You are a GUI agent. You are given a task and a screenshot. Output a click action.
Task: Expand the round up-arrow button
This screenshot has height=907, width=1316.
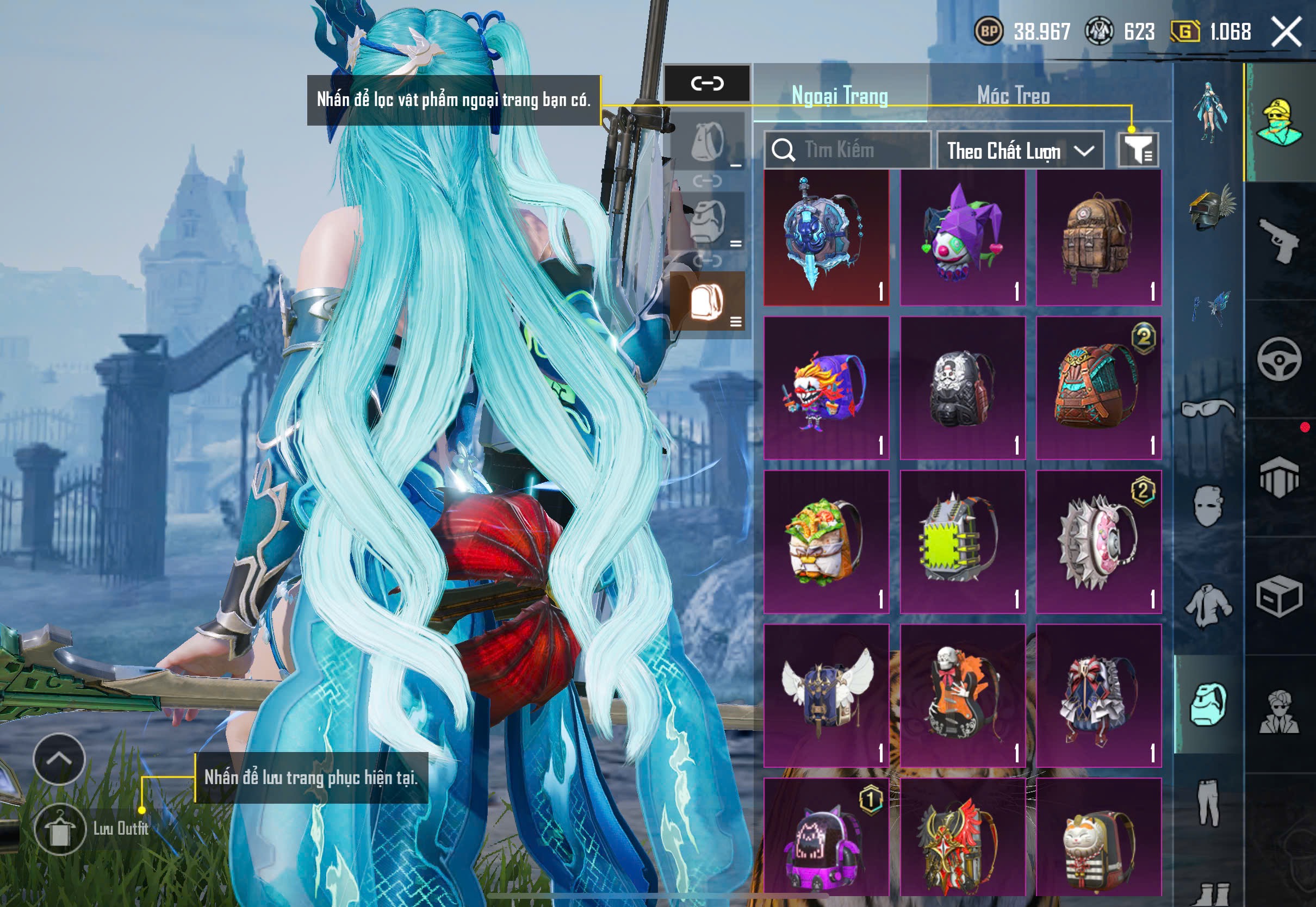click(59, 759)
